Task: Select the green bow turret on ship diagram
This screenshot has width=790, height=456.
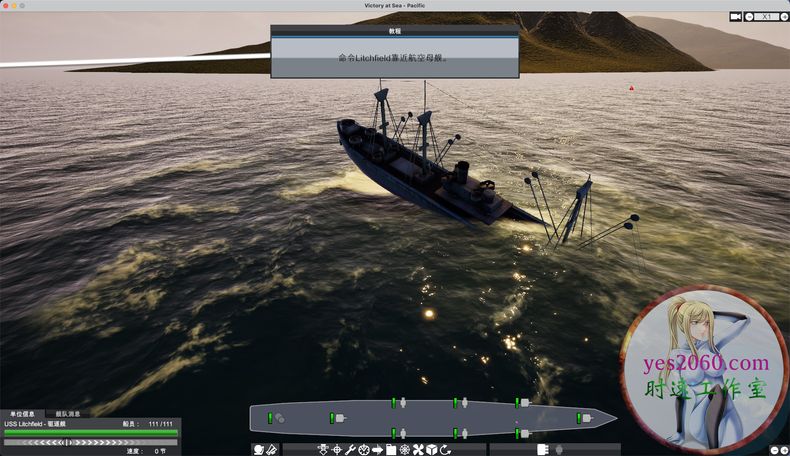Action: [x=582, y=417]
